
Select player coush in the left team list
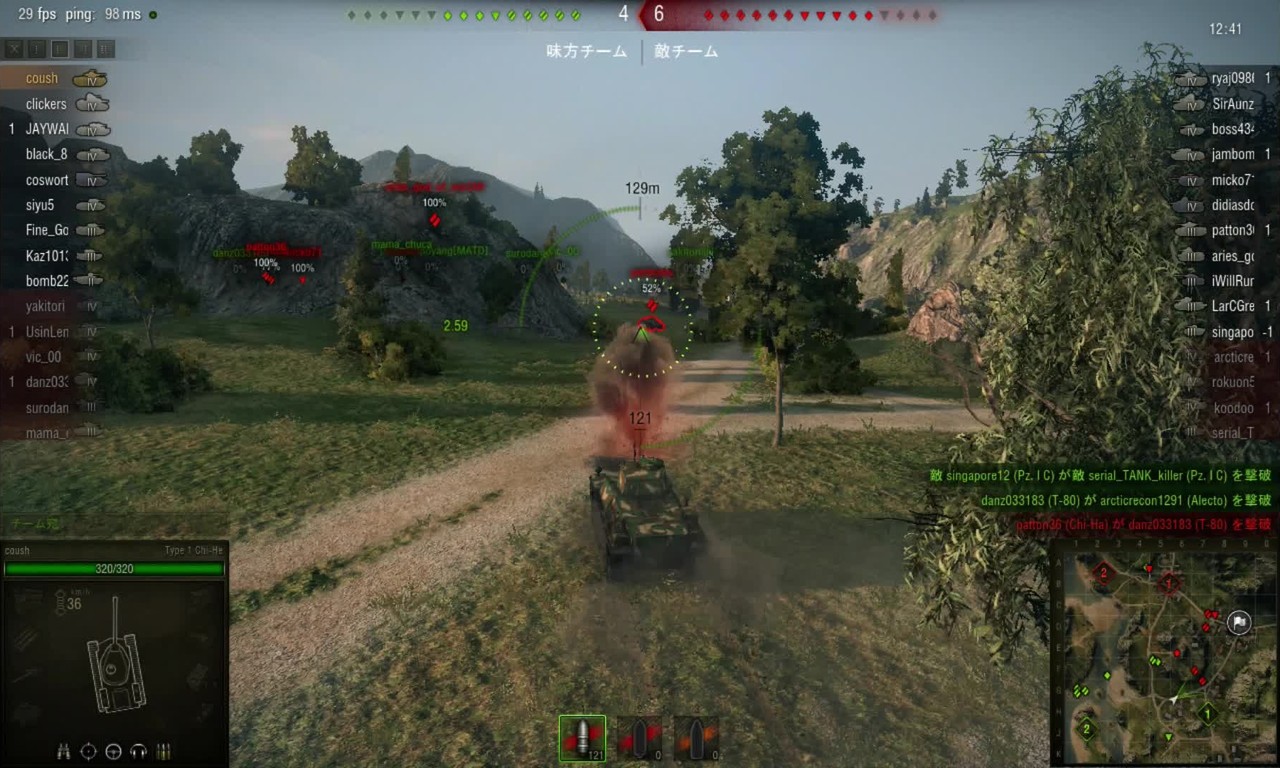click(41, 78)
